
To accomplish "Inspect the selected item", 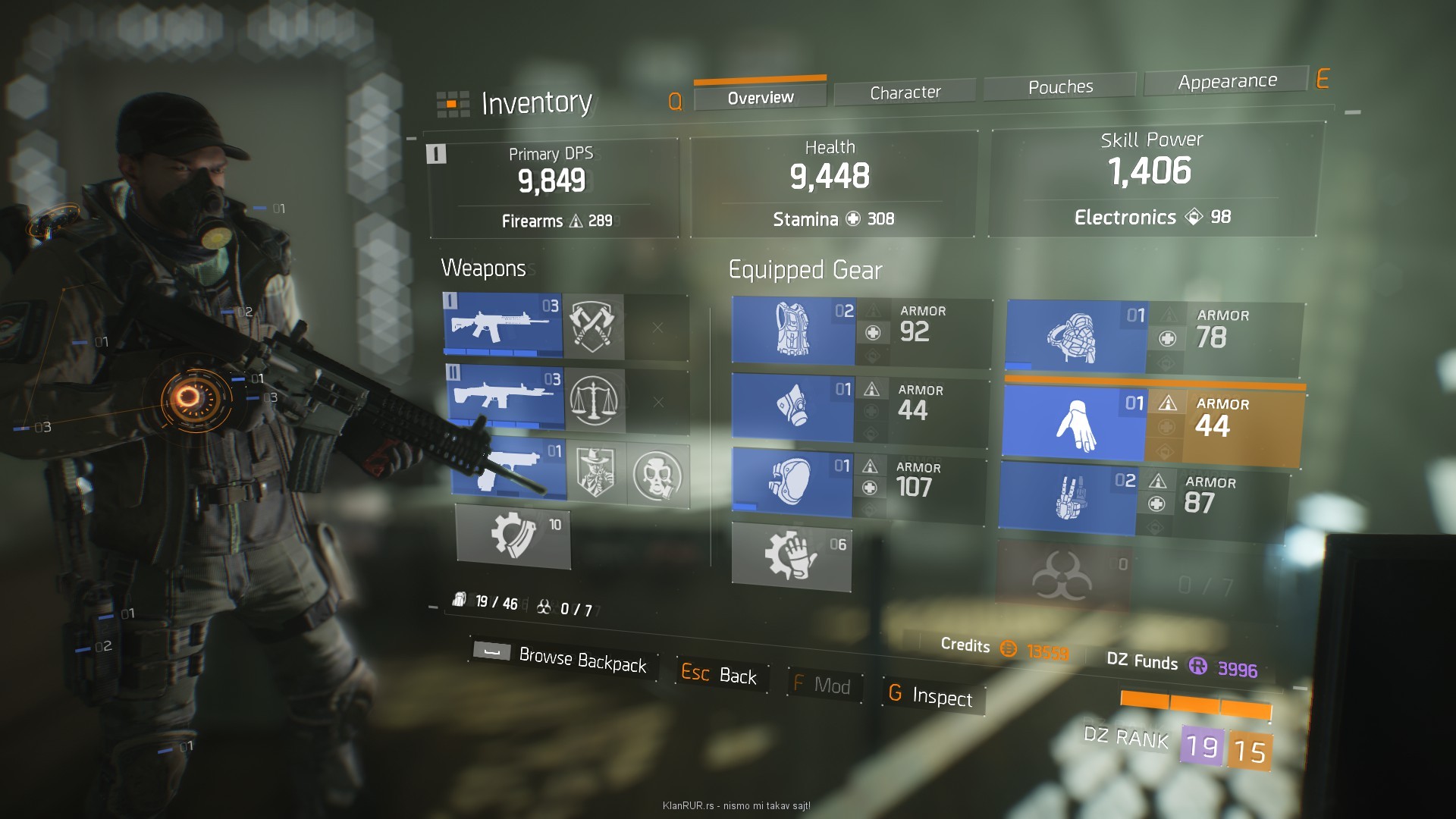I will [931, 695].
